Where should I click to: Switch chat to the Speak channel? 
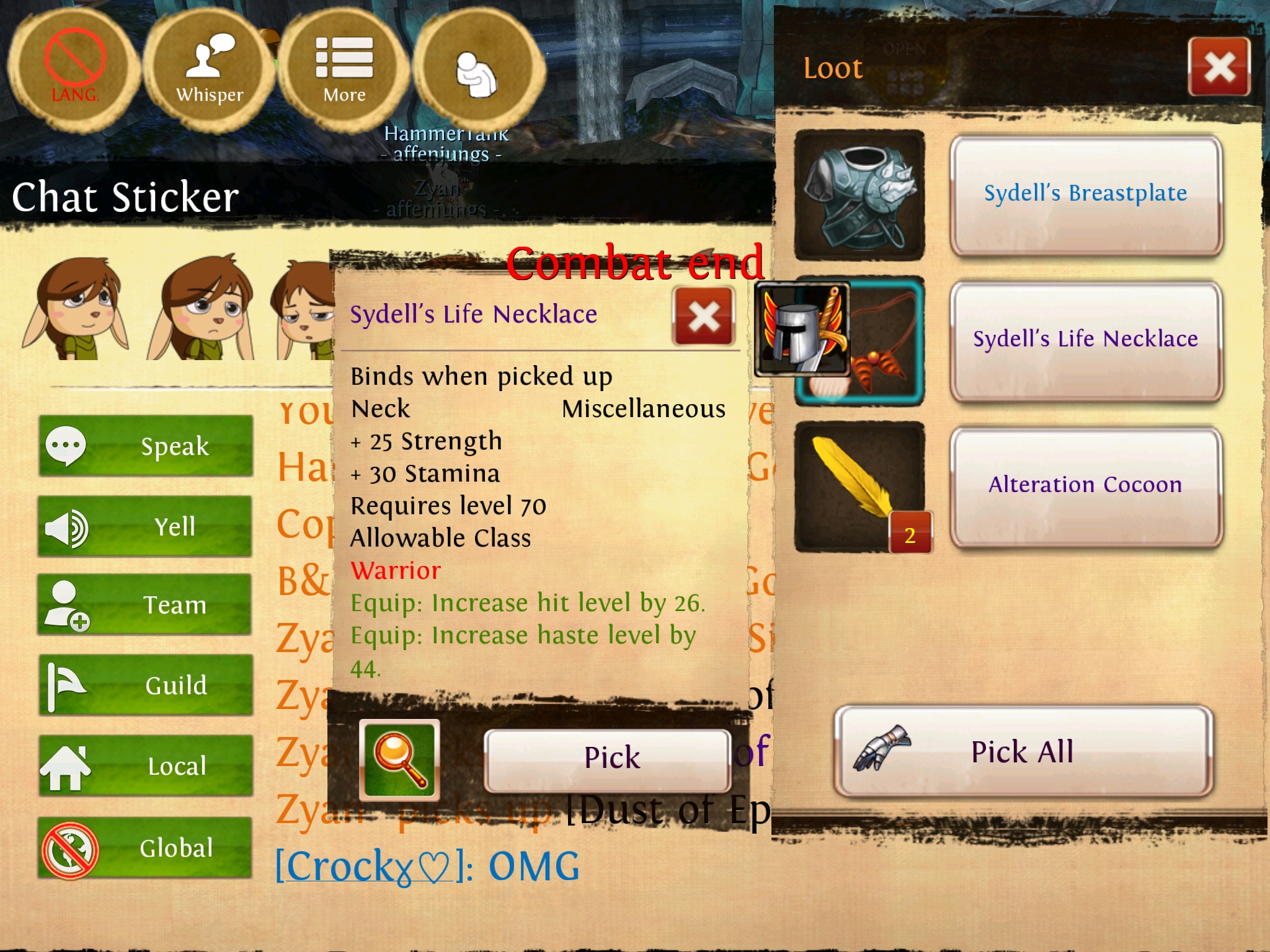[x=146, y=446]
